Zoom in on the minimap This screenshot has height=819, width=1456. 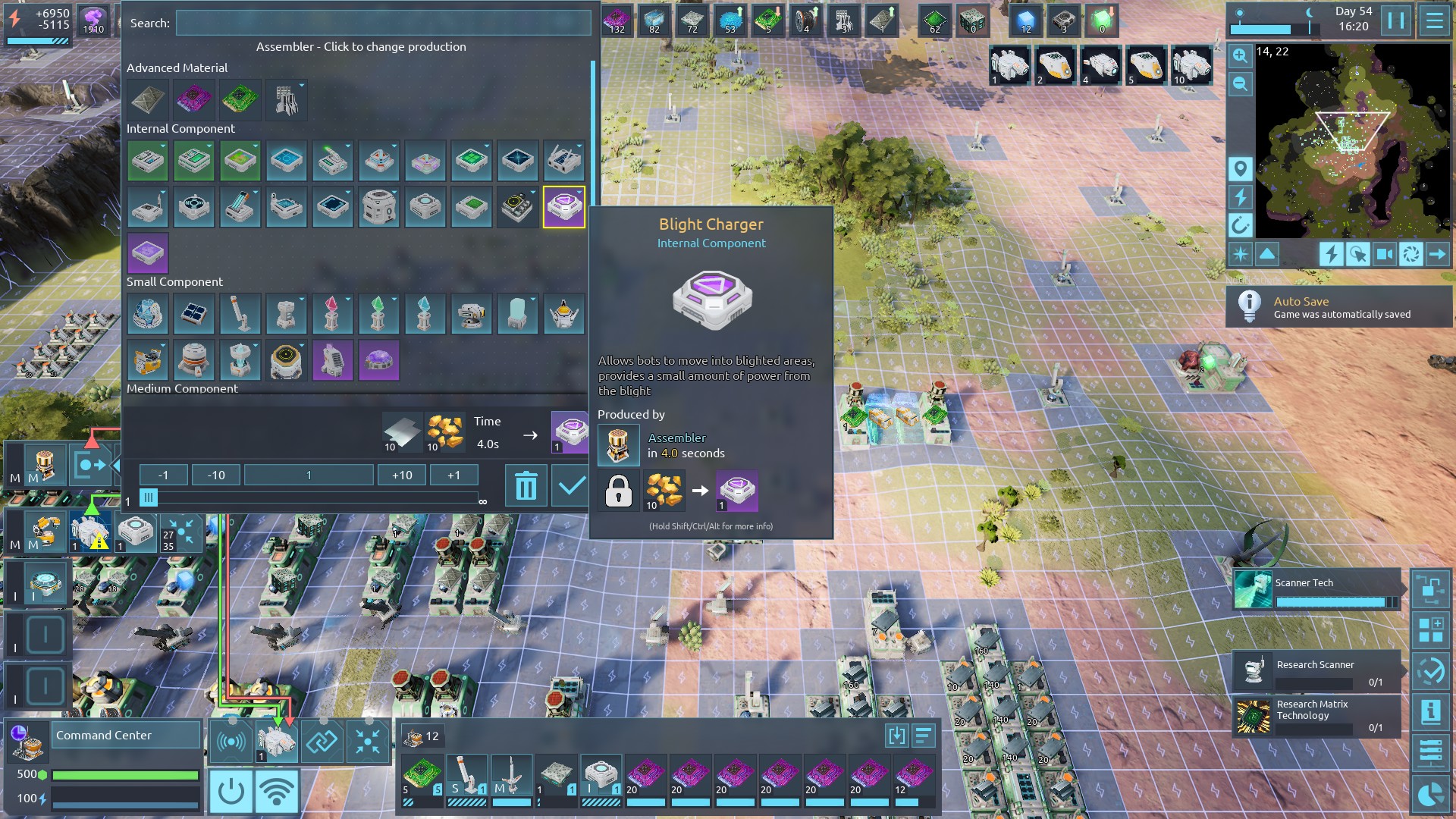click(1240, 55)
